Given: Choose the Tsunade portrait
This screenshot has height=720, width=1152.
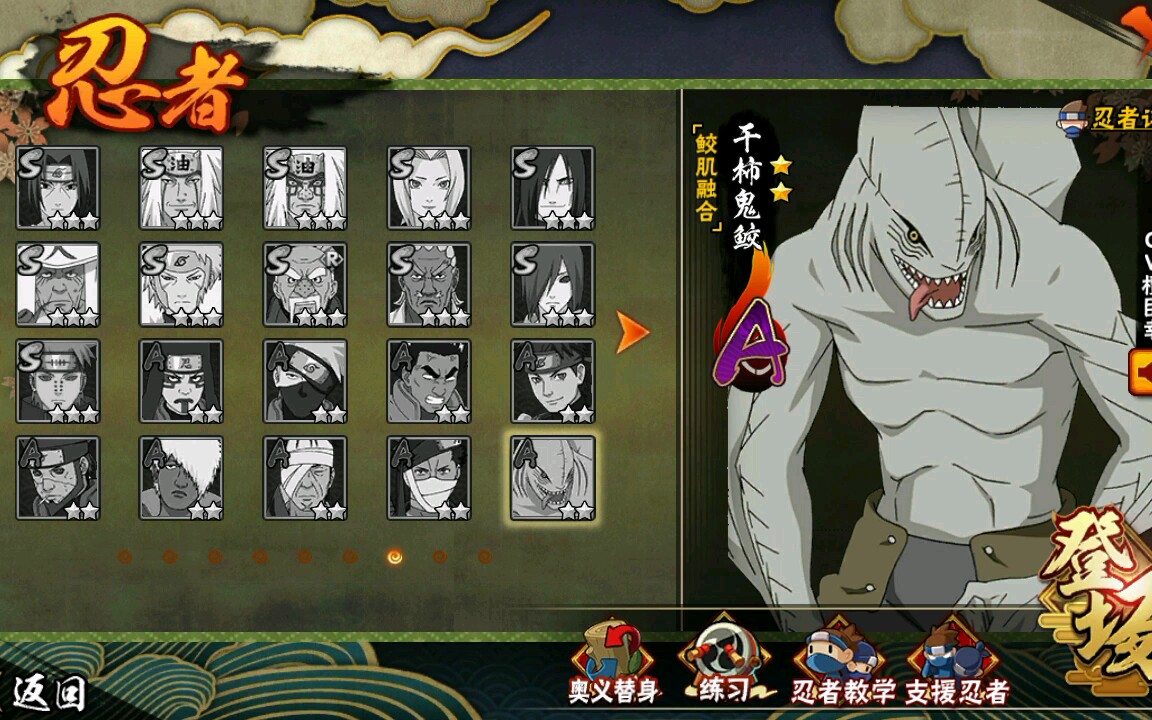Looking at the screenshot, I should 429,188.
